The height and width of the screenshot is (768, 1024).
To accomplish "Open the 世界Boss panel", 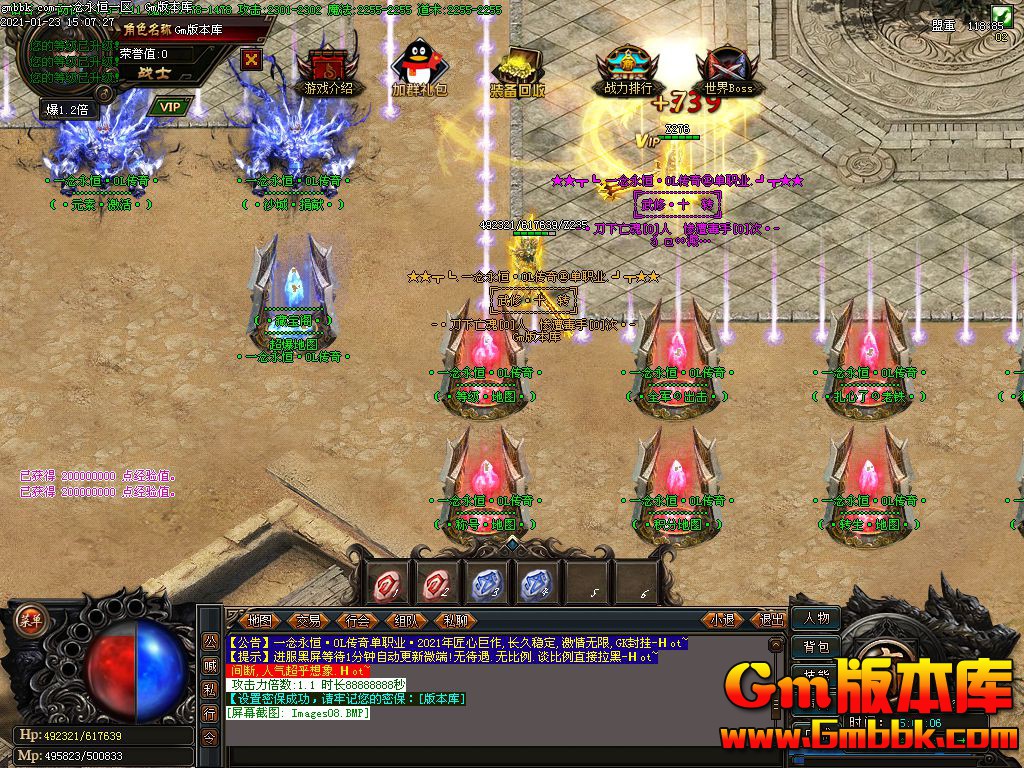I will pos(727,70).
